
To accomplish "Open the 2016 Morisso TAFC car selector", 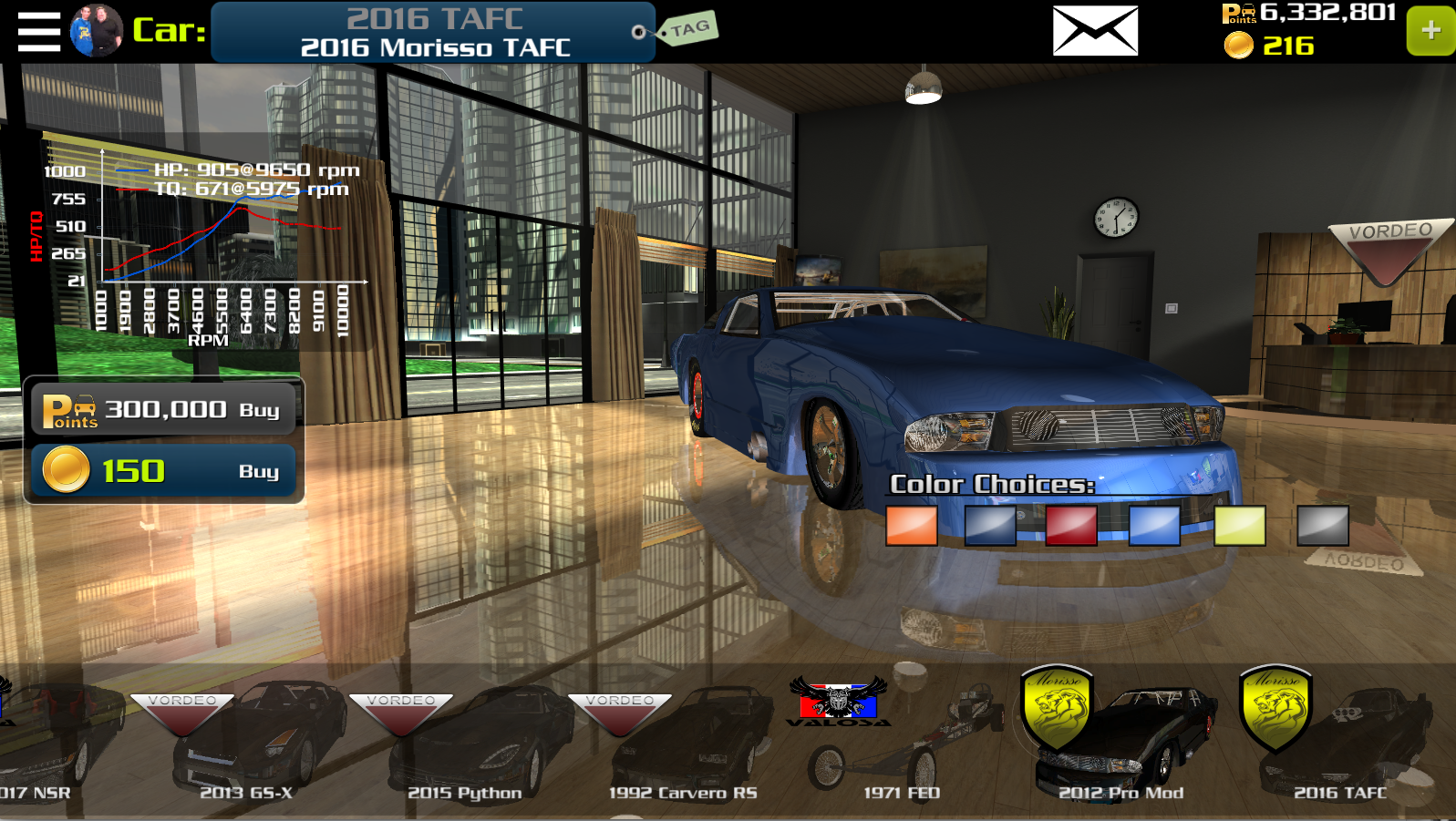I will tap(433, 33).
